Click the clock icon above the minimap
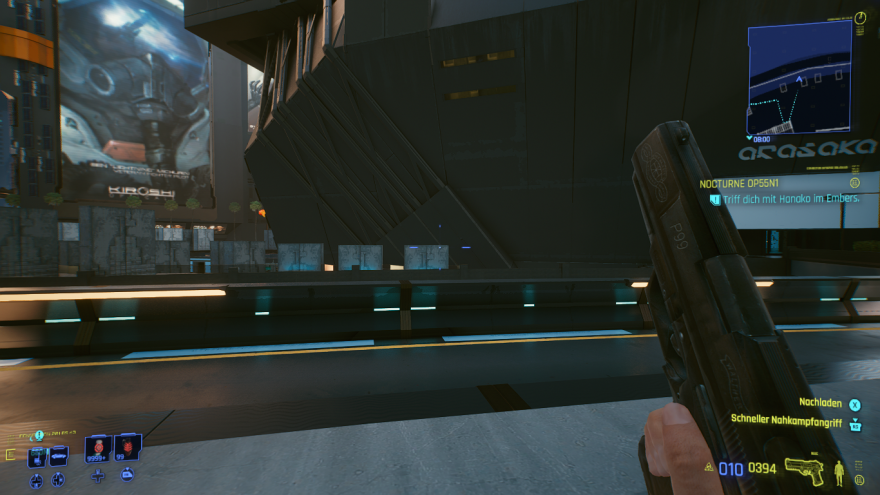880x495 pixels. 860,18
